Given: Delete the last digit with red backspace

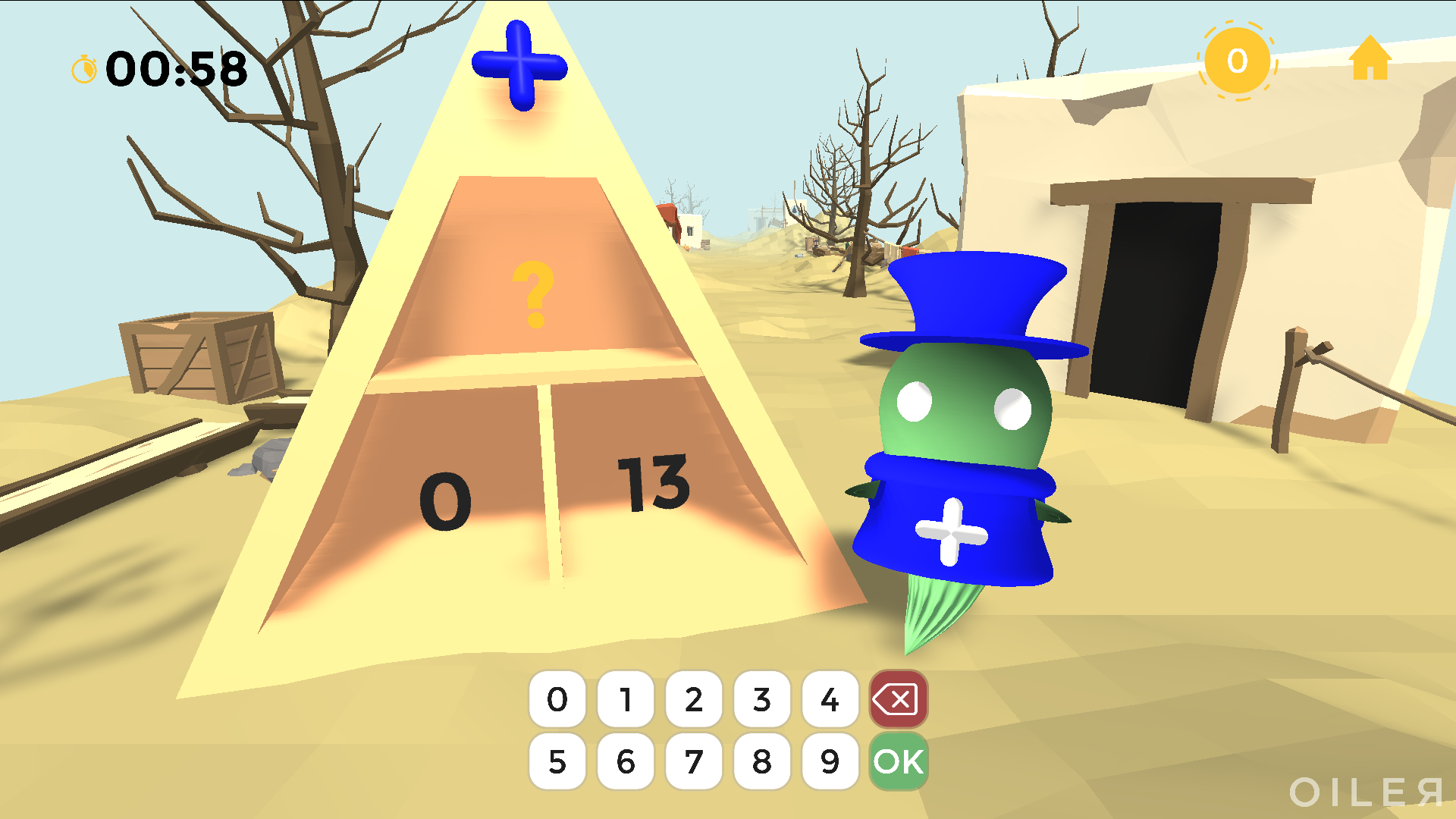Looking at the screenshot, I should click(899, 699).
